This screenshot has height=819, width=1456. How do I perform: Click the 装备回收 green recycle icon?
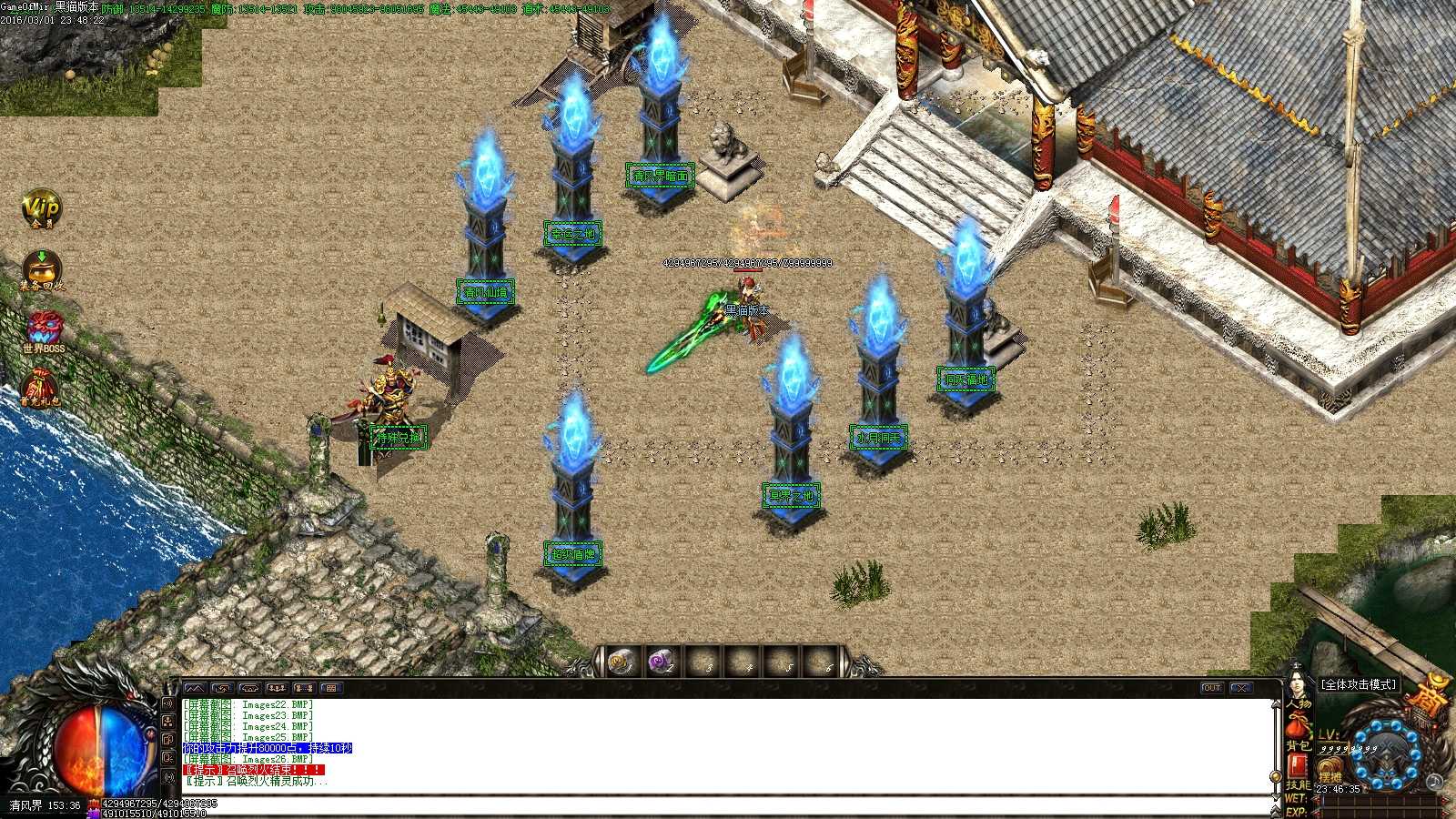pos(40,268)
